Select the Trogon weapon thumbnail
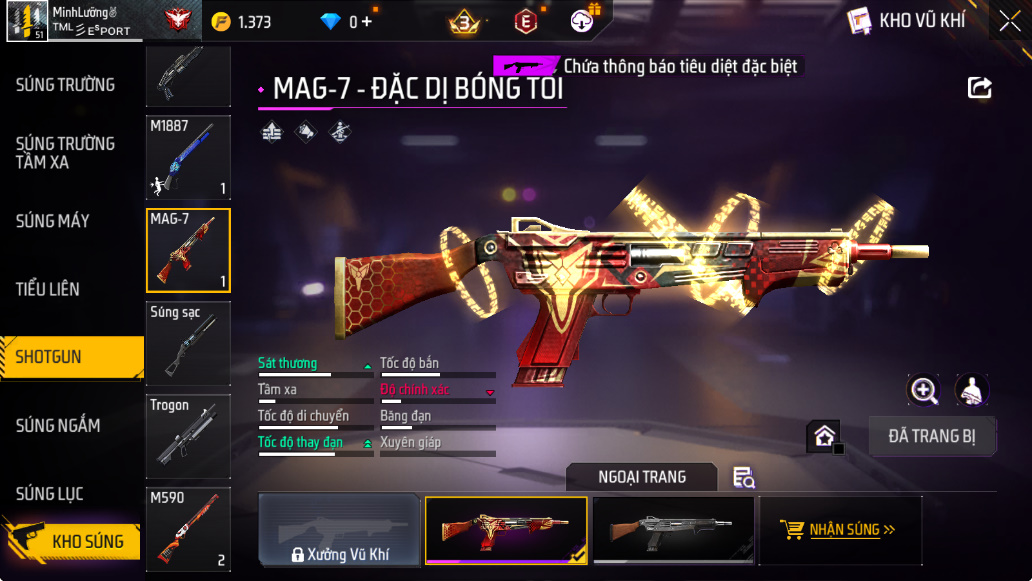The width and height of the screenshot is (1032, 581). pyautogui.click(x=188, y=436)
